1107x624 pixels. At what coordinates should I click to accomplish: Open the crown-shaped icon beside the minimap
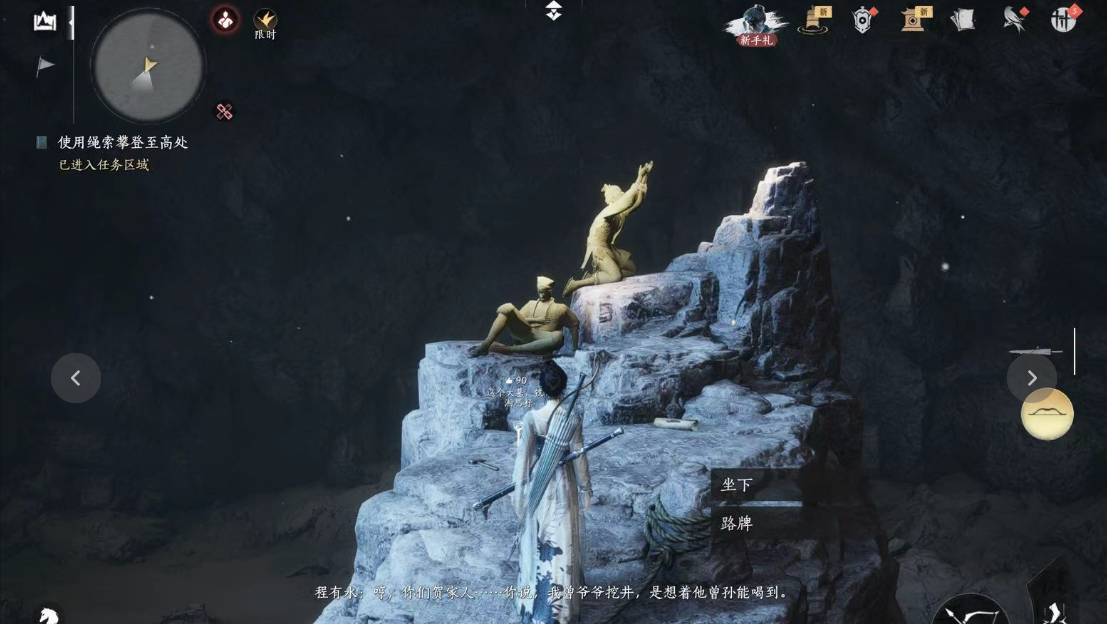(x=45, y=21)
